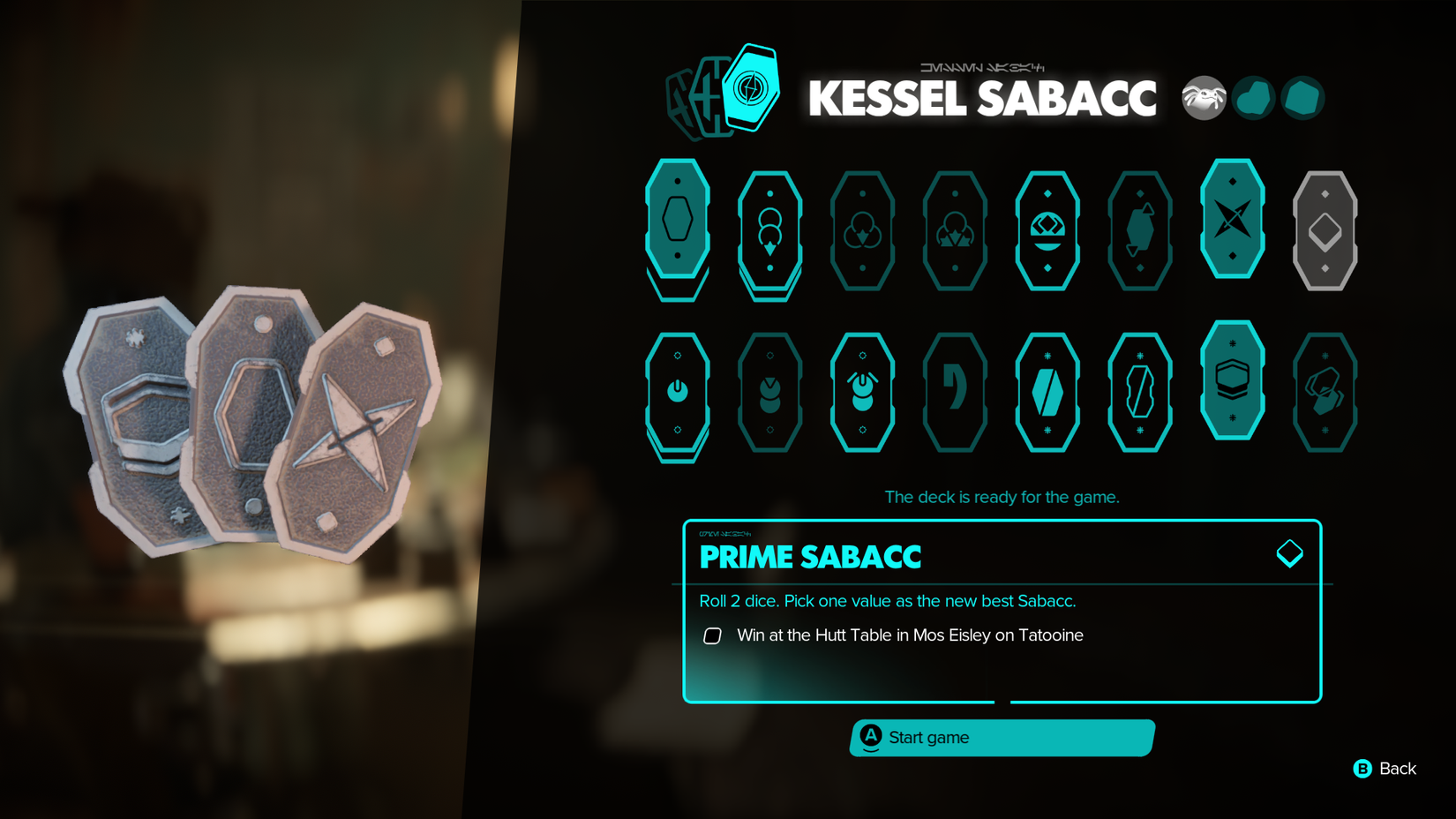Select the solid slanted parallelogram token

[x=1047, y=392]
